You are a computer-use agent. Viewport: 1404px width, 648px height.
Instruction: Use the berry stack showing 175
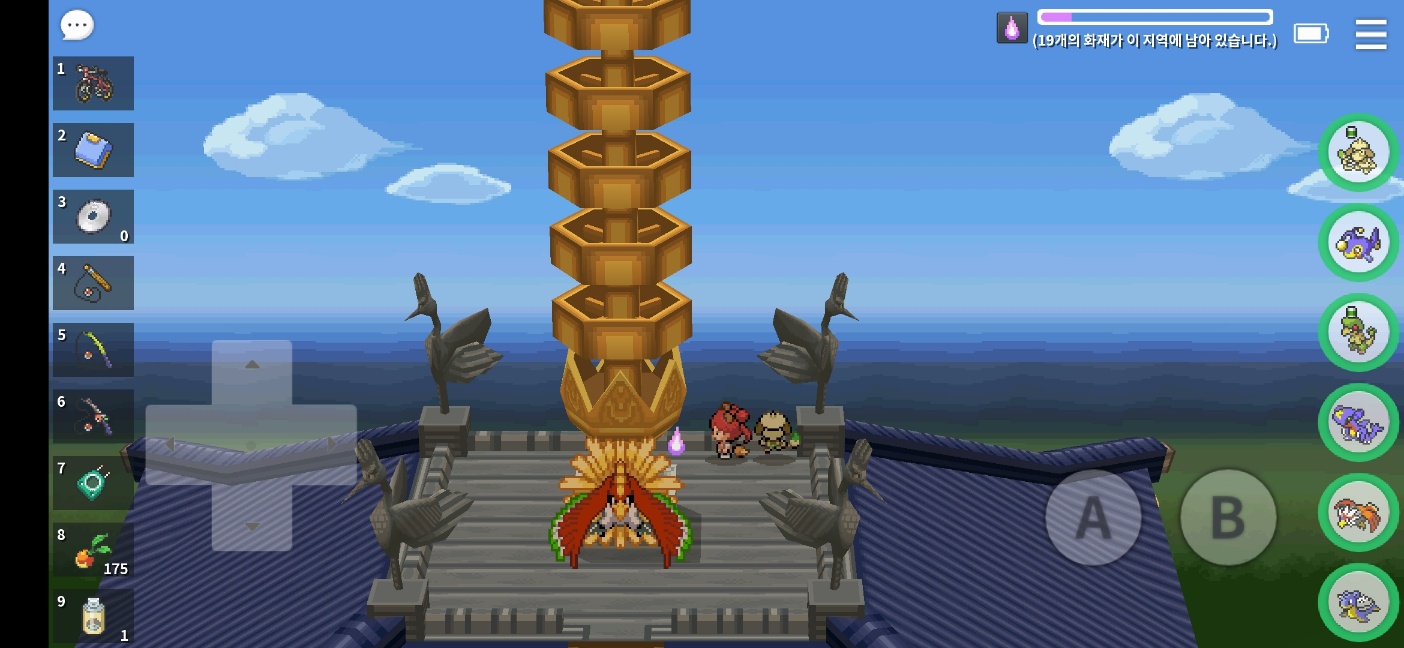click(94, 550)
